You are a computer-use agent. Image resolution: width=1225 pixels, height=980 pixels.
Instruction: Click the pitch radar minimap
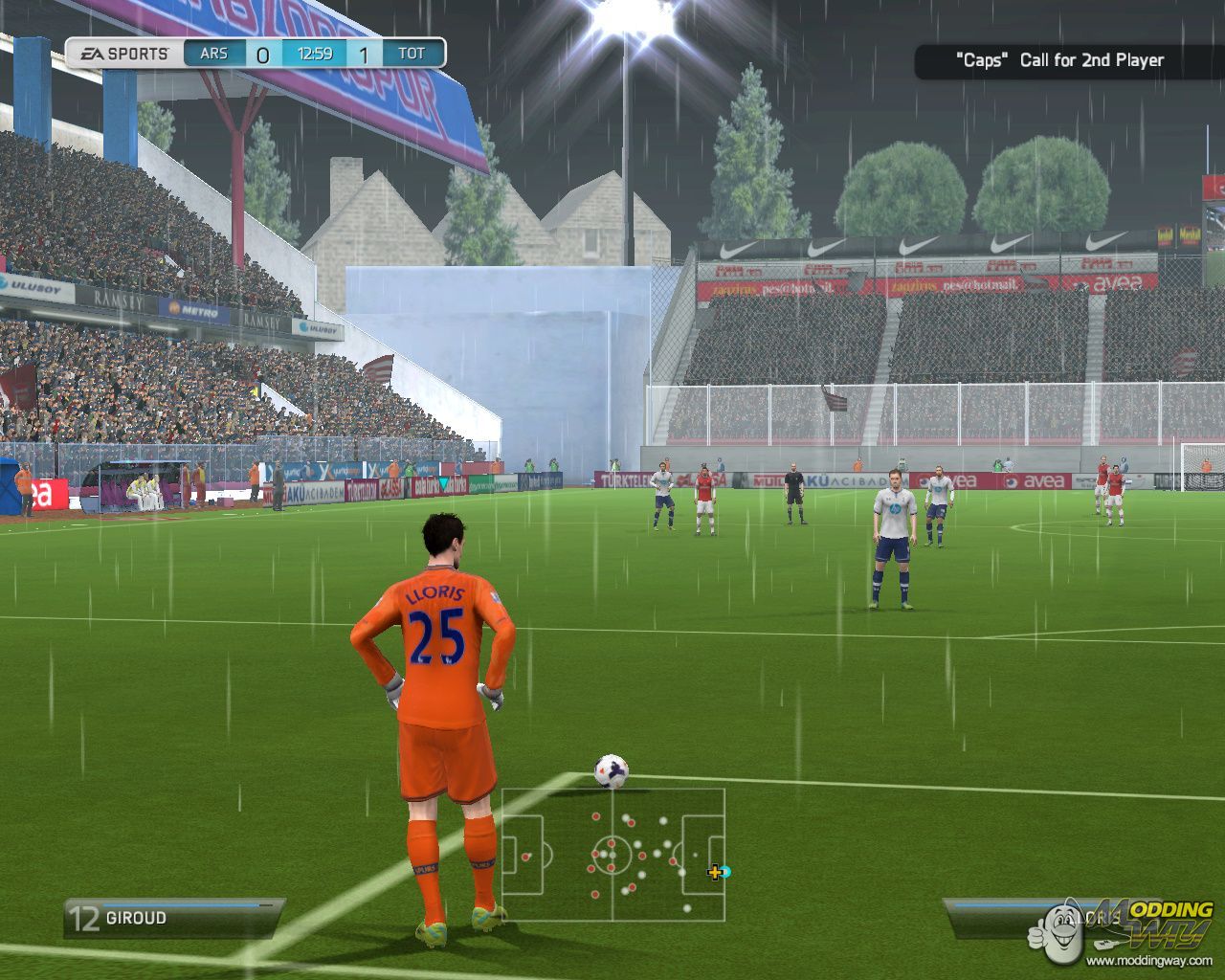(612, 855)
